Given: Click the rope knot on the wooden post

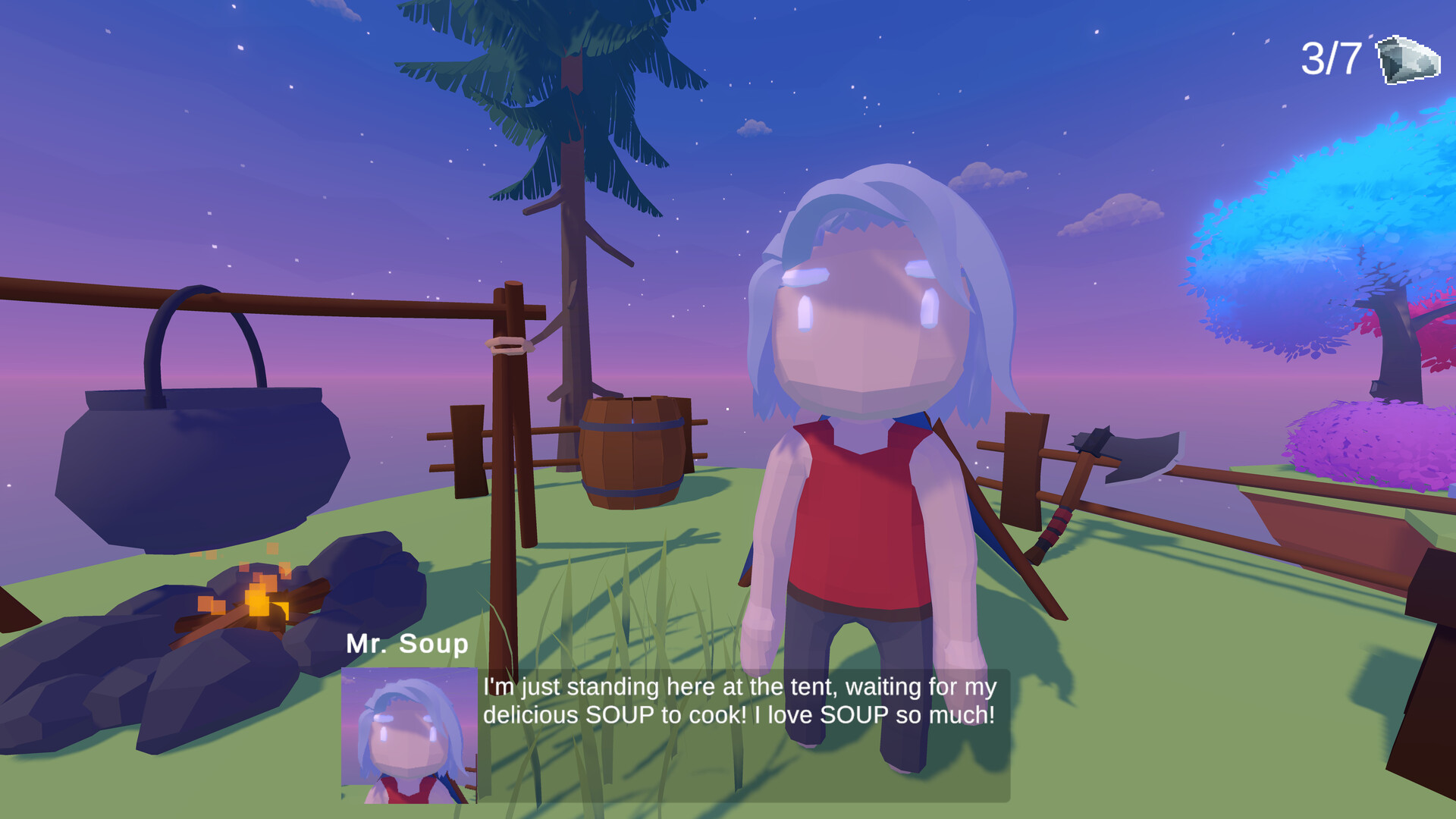Looking at the screenshot, I should click(x=510, y=347).
